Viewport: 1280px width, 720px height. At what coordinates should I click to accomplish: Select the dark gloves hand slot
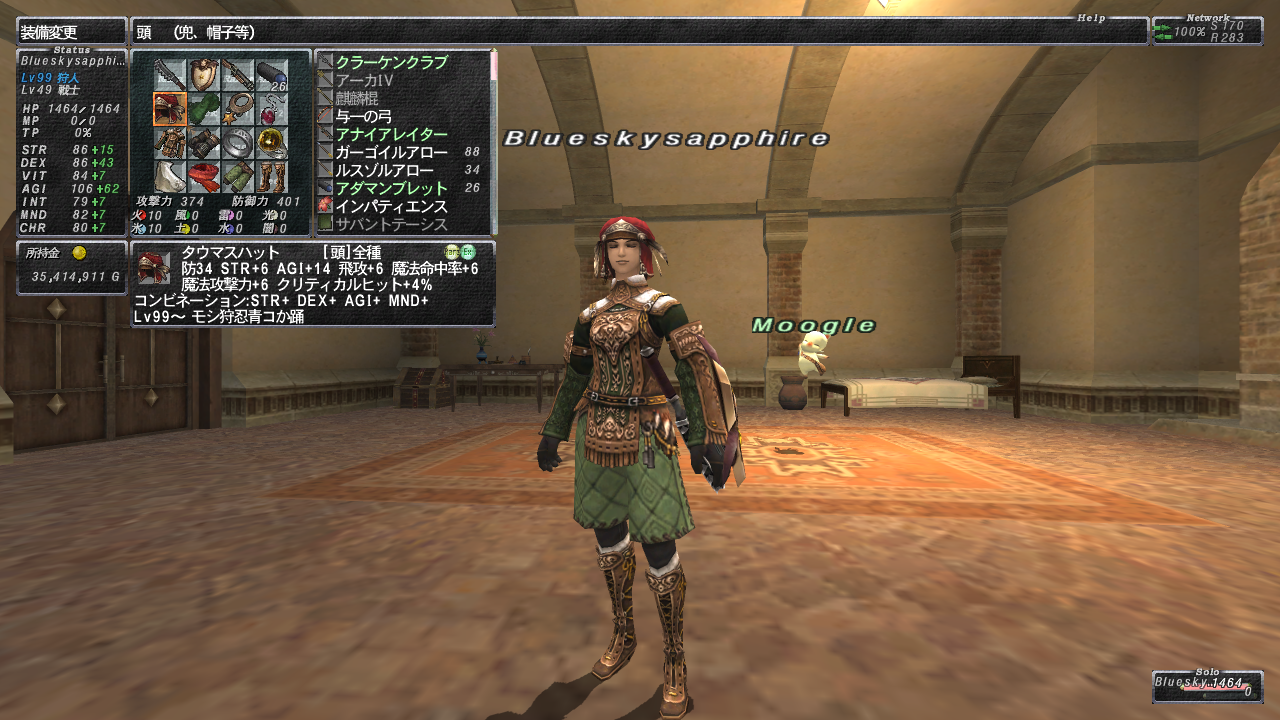[x=204, y=142]
